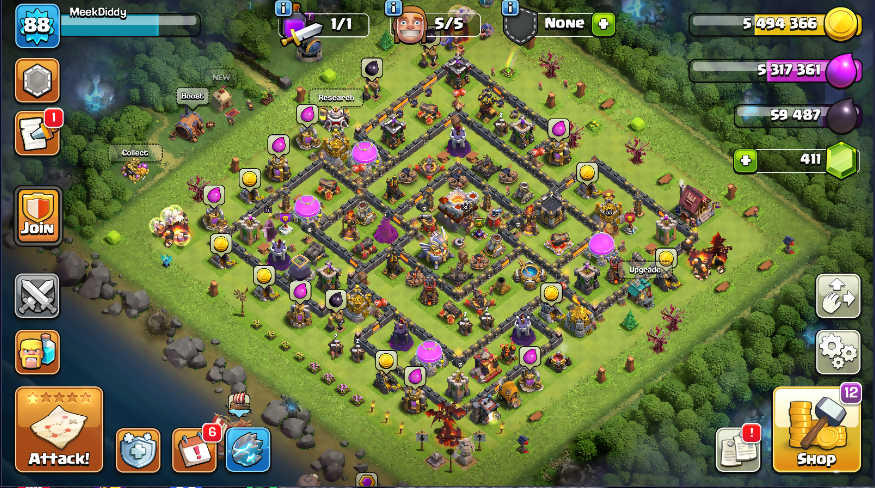This screenshot has height=488, width=875.
Task: Open the message icon with red badge
Action: [x=37, y=134]
